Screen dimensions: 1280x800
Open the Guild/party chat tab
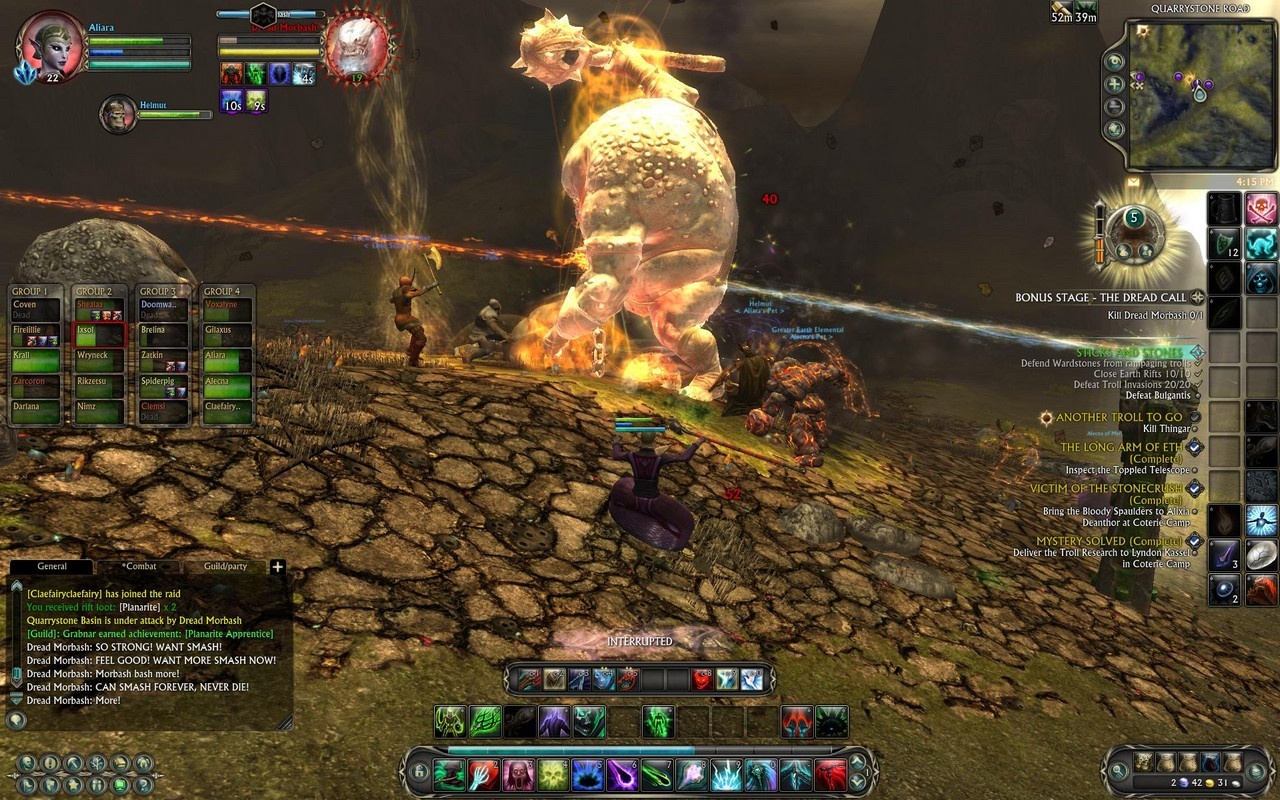pyautogui.click(x=225, y=566)
